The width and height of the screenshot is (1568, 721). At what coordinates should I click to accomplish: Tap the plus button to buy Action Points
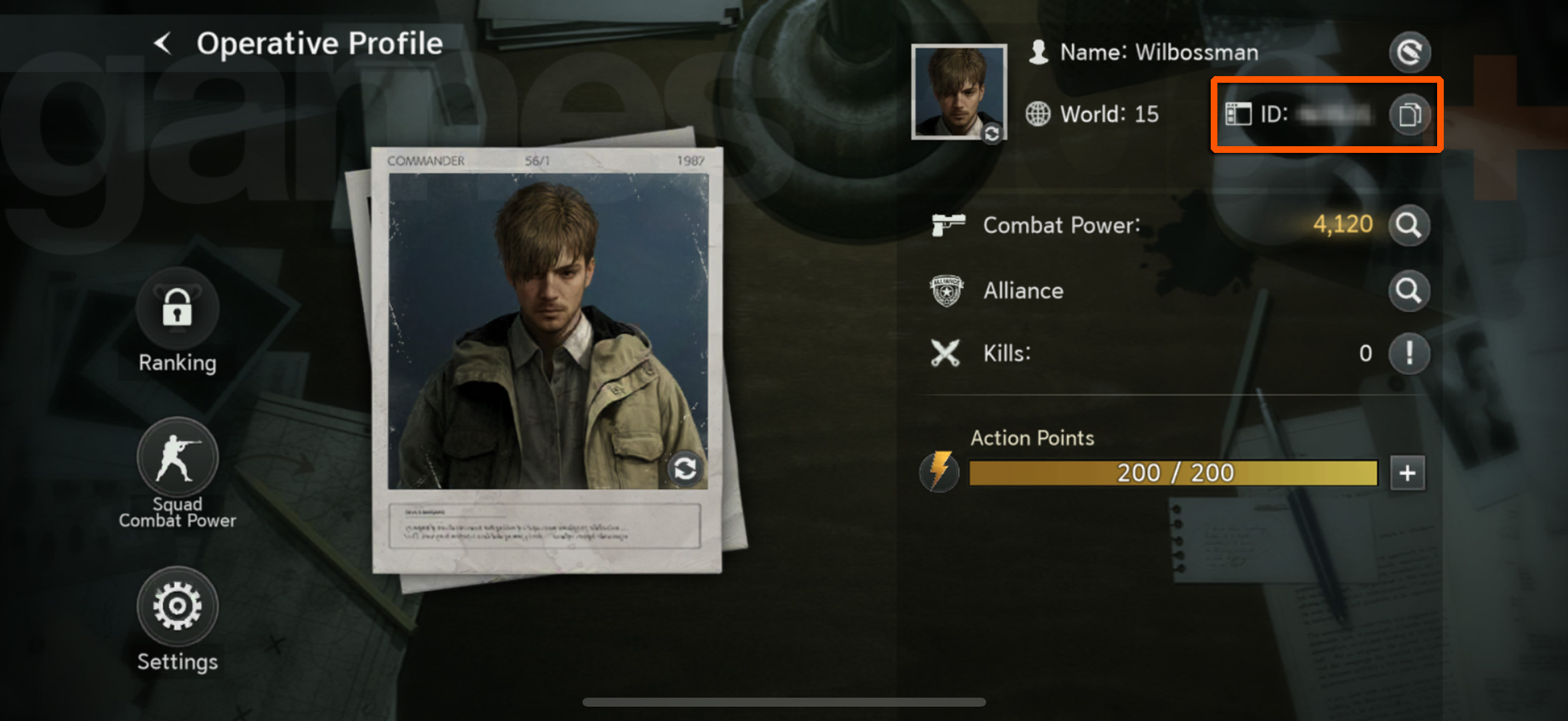tap(1406, 472)
